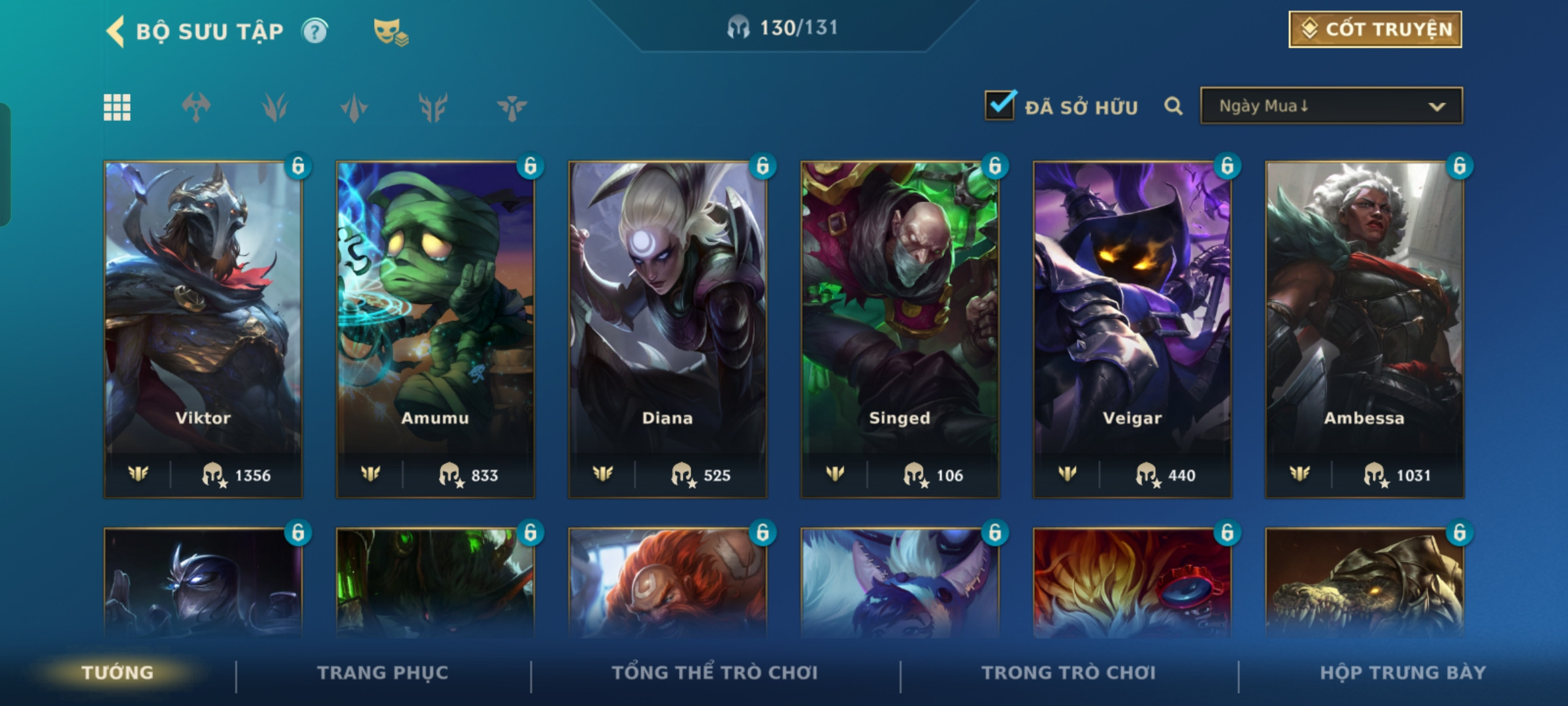The height and width of the screenshot is (706, 1568).
Task: Open the champion search magnifier
Action: (x=1173, y=106)
